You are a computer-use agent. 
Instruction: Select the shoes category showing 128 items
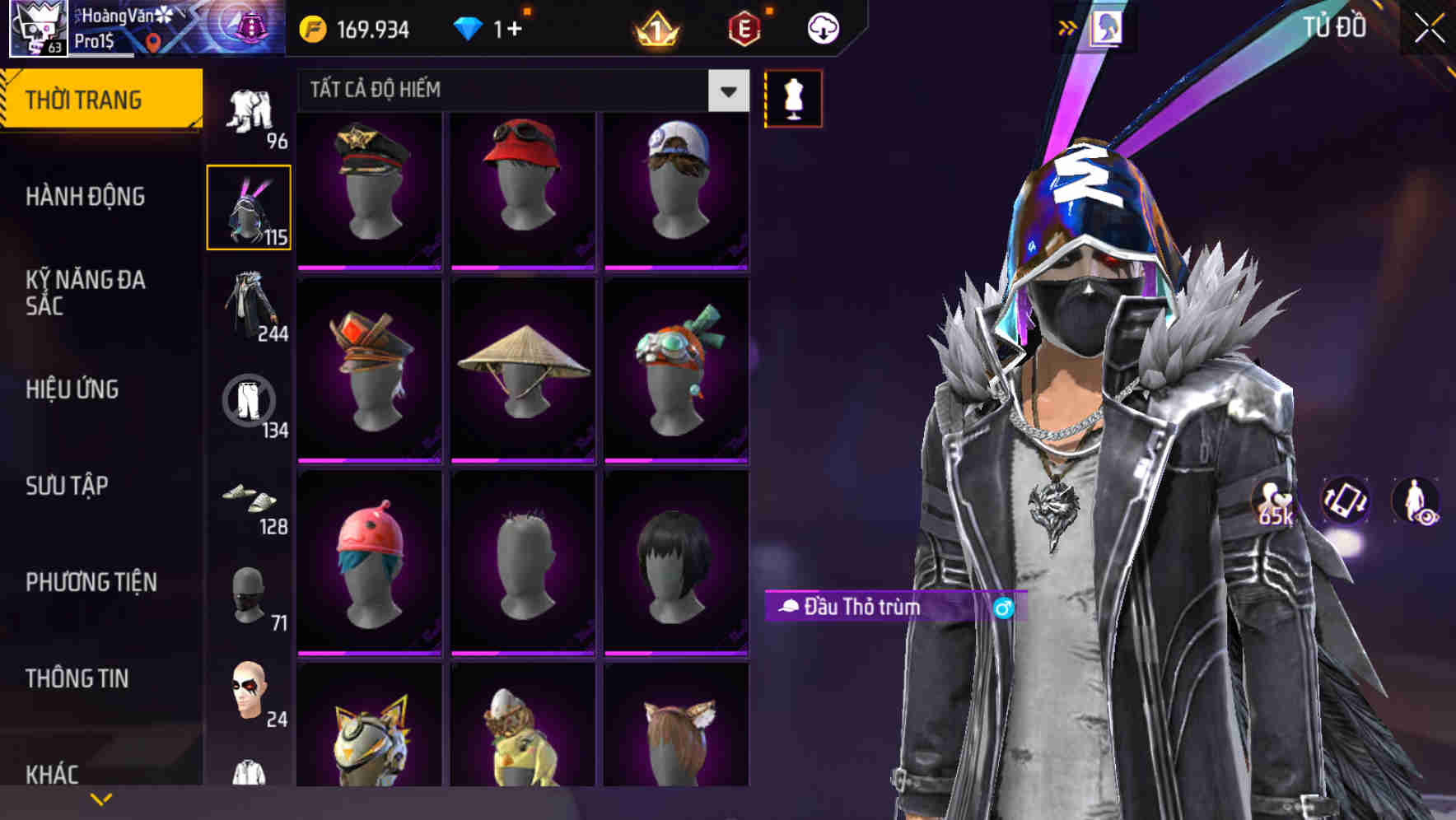click(250, 502)
